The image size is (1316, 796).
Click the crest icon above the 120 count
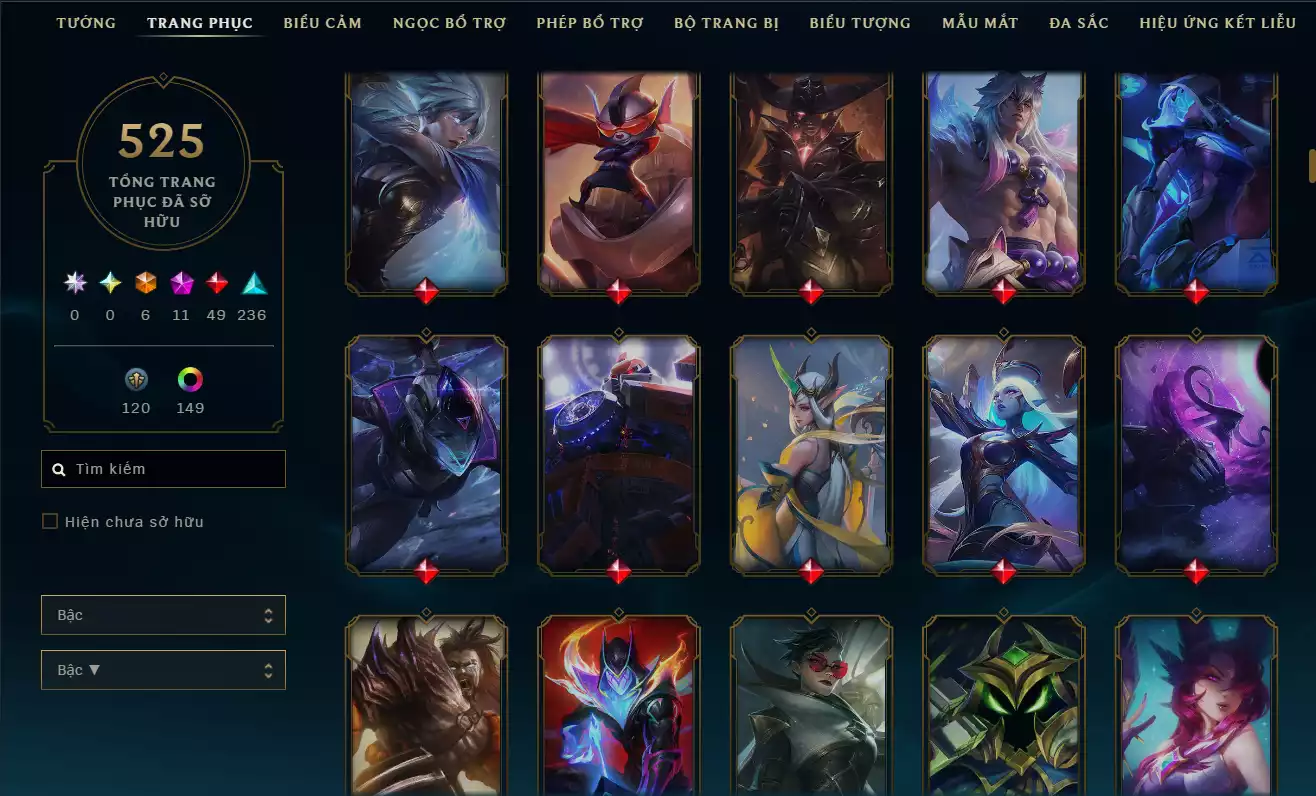[x=136, y=381]
